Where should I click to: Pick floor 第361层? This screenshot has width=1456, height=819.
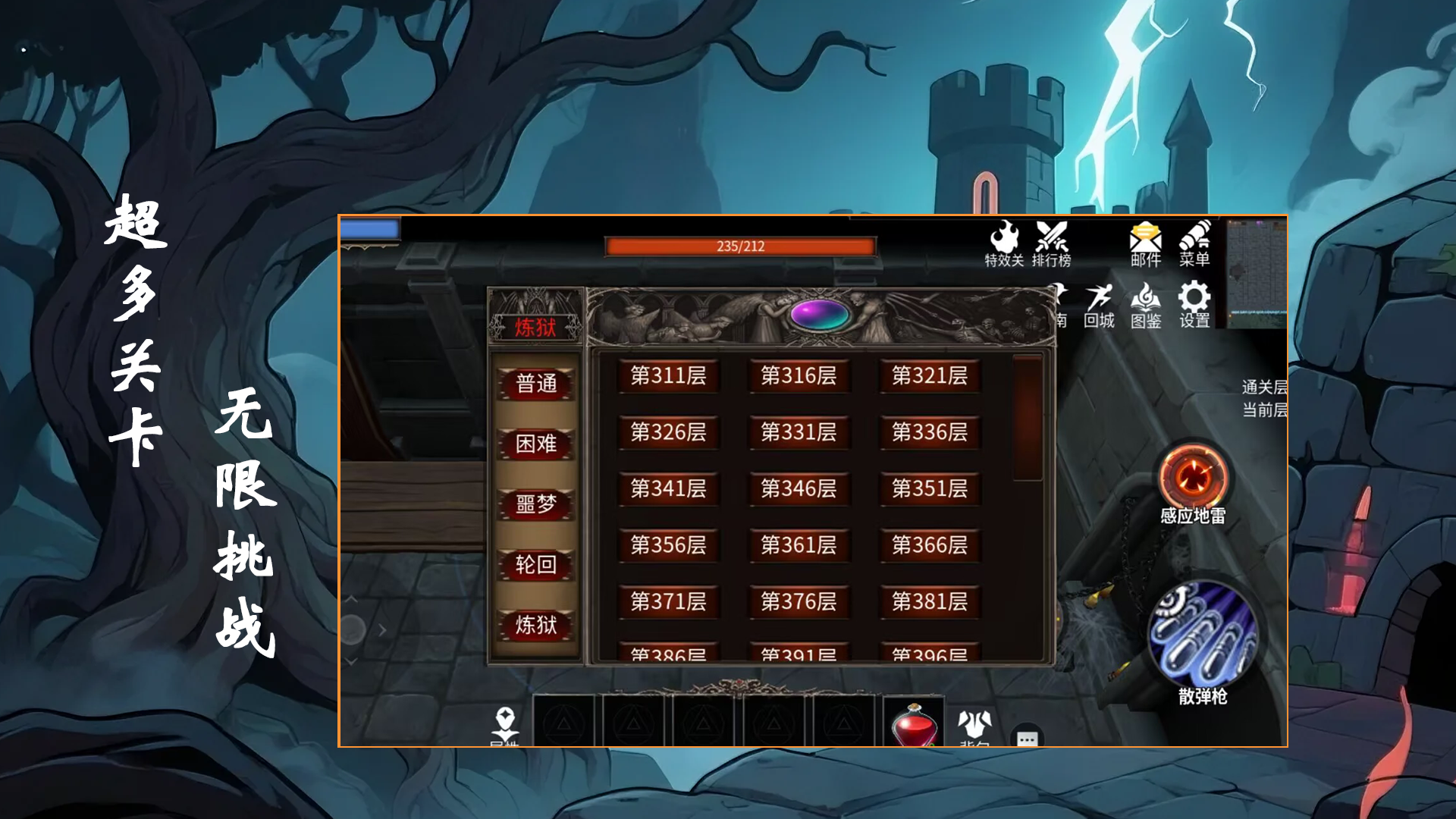click(x=799, y=545)
